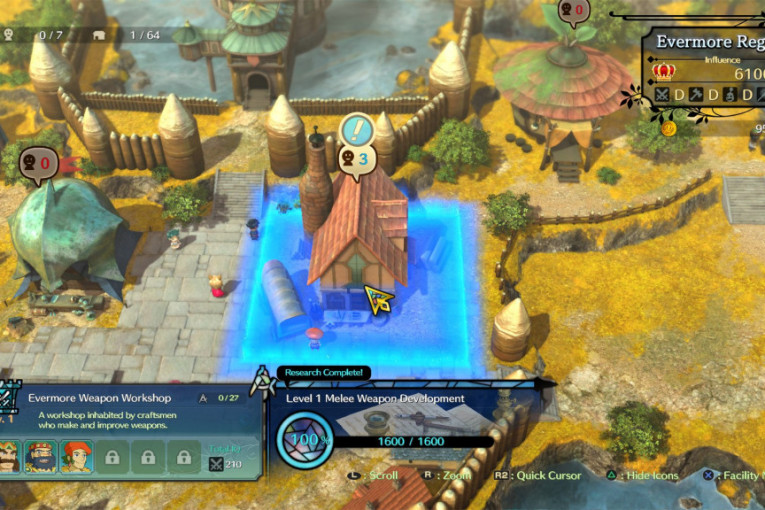
Task: Select the blue-bearded citizen portrait
Action: click(42, 457)
